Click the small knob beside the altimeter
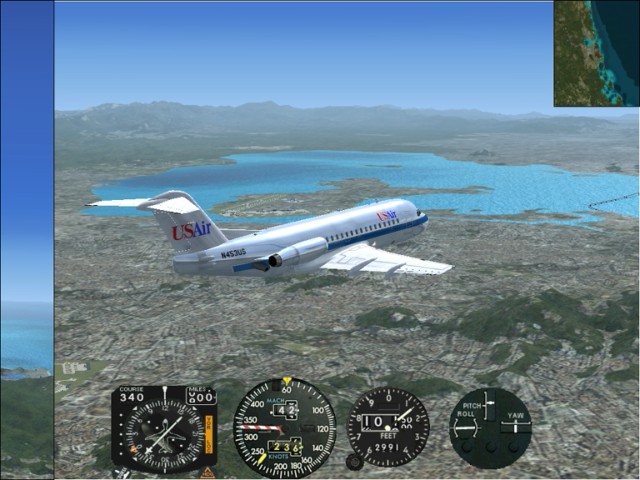 pyautogui.click(x=353, y=462)
